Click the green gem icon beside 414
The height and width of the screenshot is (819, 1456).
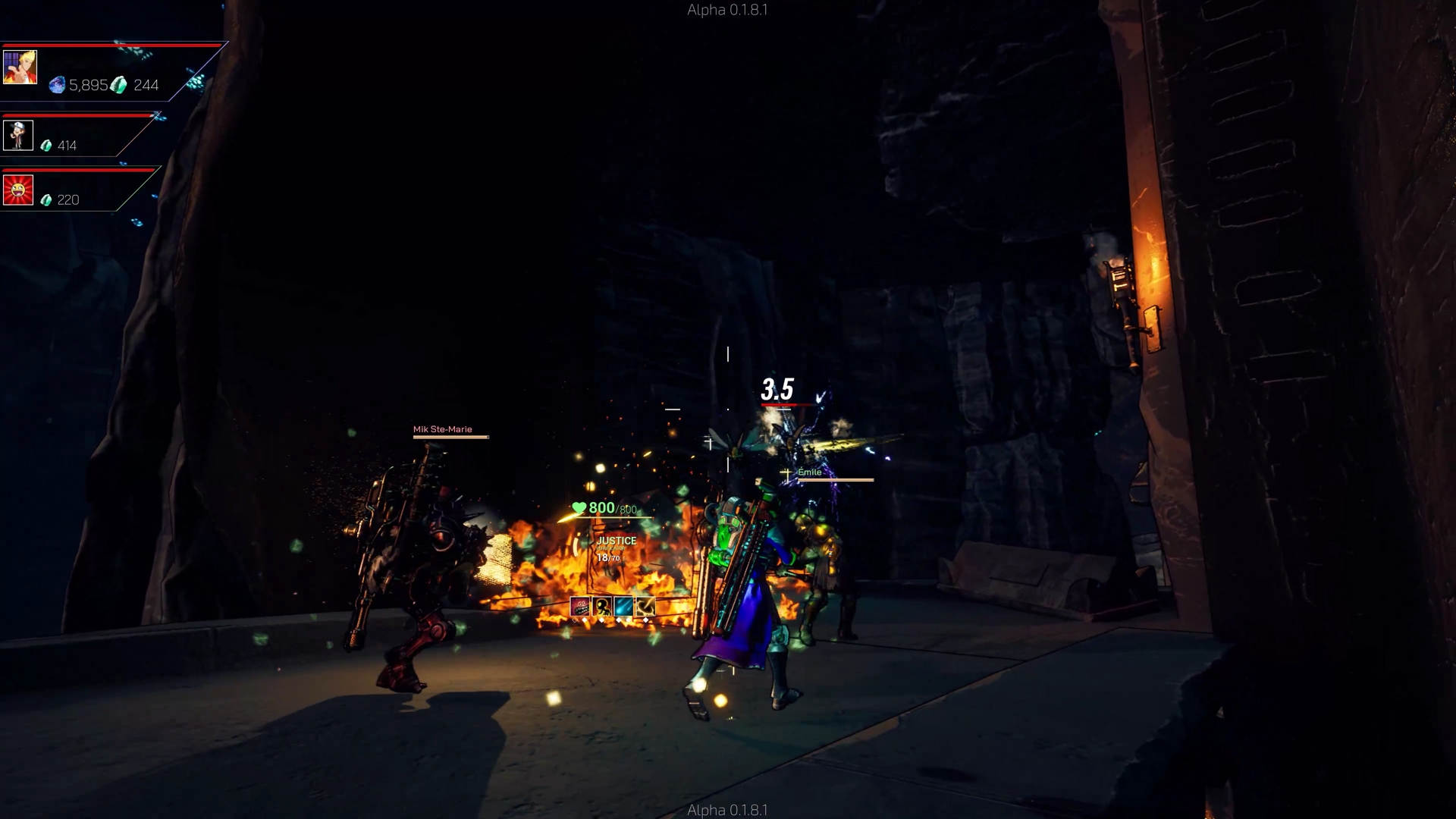point(47,144)
